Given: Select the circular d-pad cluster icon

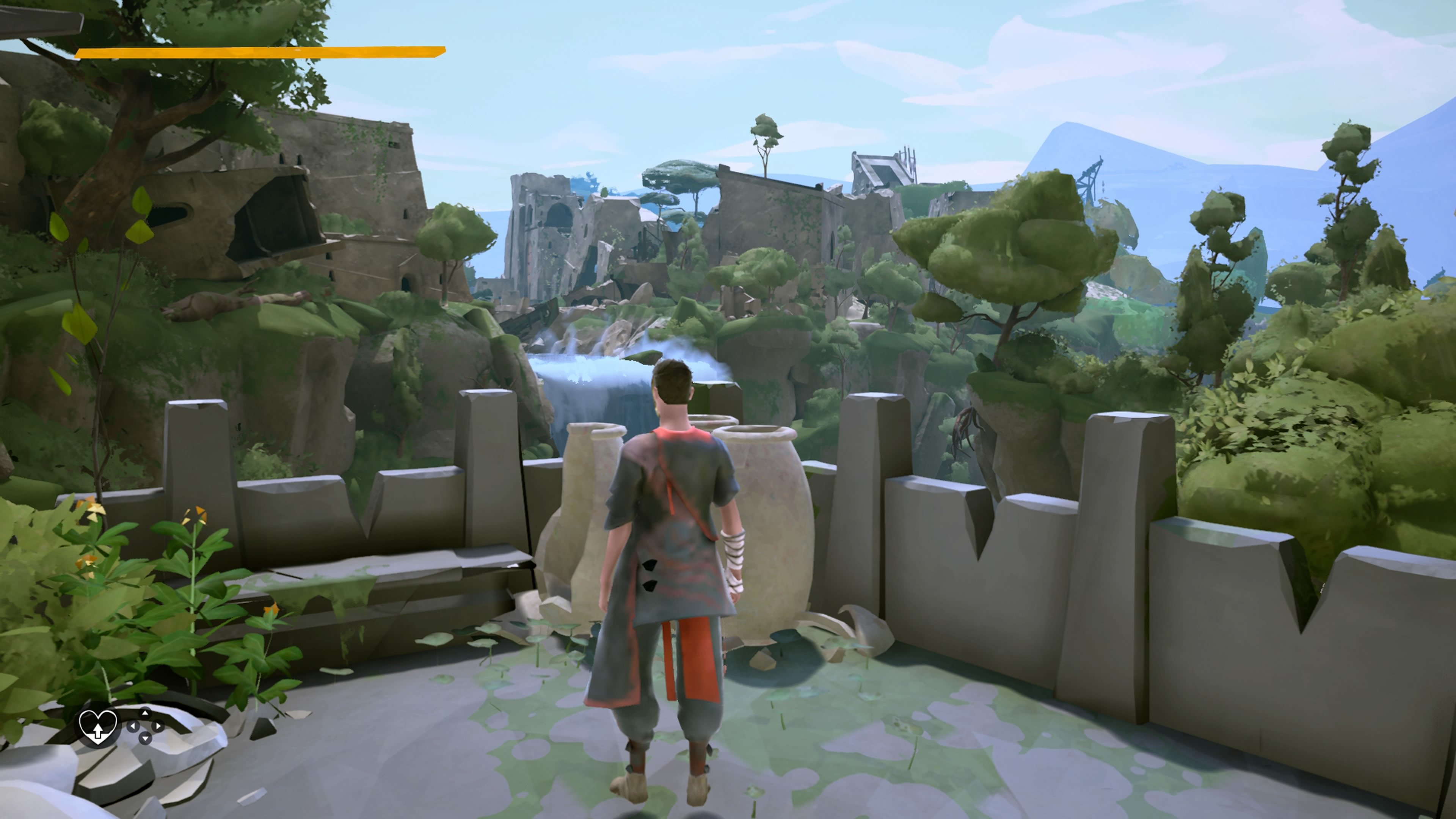Looking at the screenshot, I should [146, 727].
